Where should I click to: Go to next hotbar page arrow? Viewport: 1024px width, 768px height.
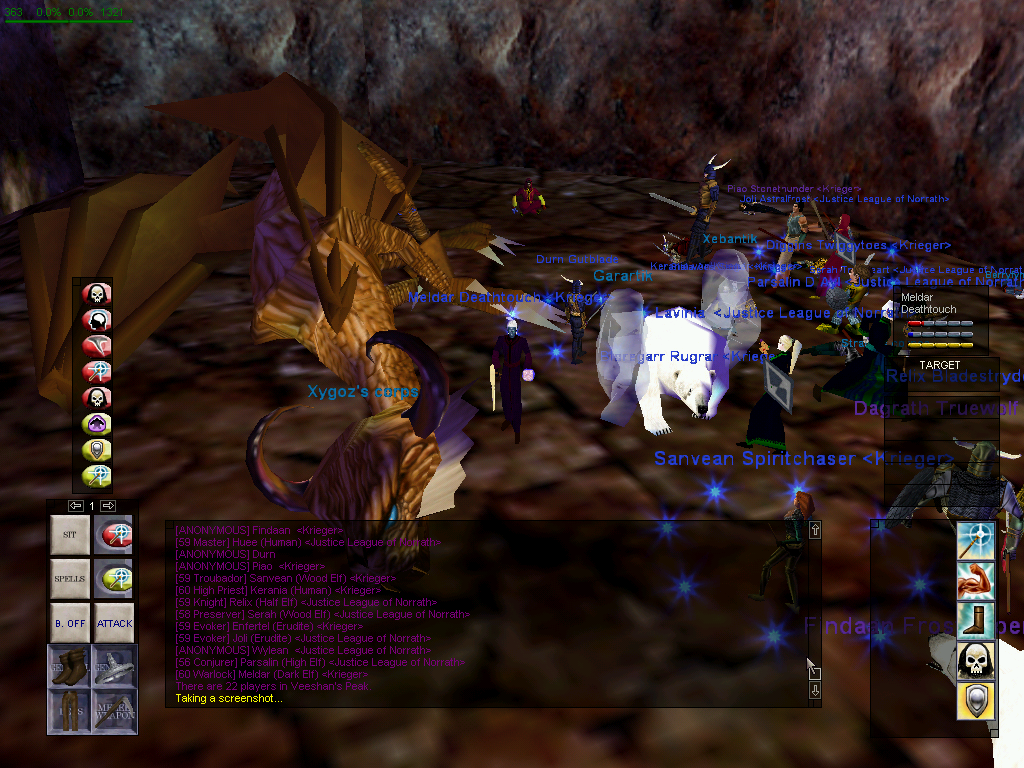coord(108,506)
